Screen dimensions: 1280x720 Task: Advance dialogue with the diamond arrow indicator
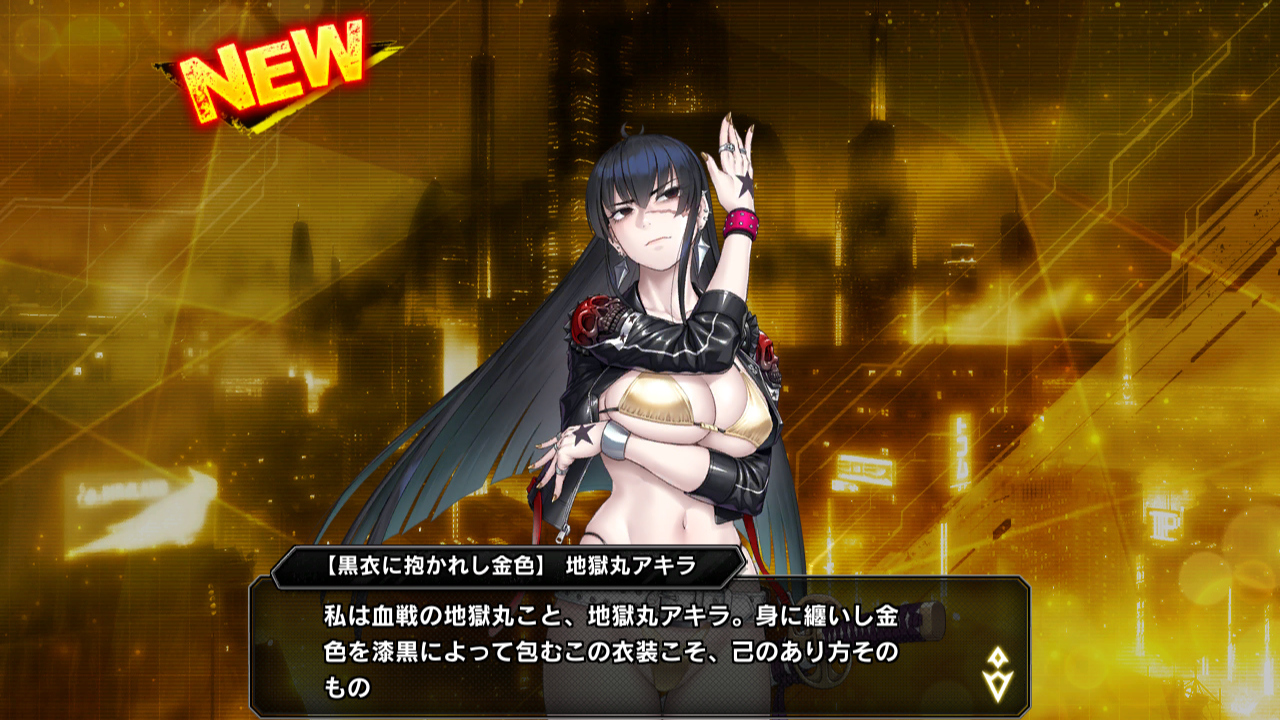click(998, 673)
